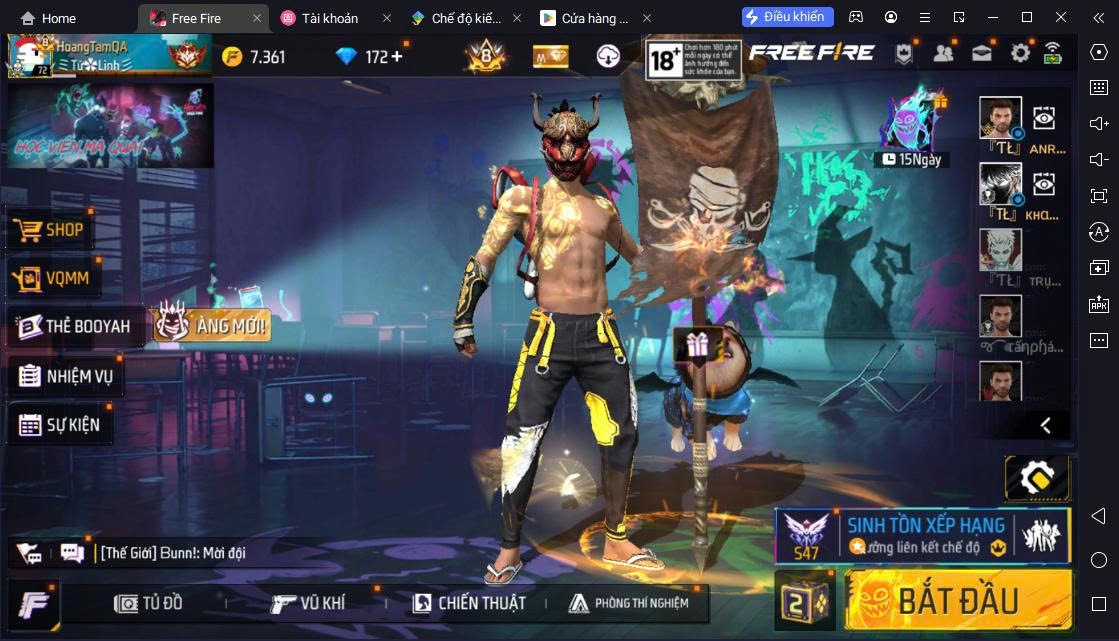The image size is (1119, 641).
Task: Open the SHOP menu
Action: click(50, 230)
